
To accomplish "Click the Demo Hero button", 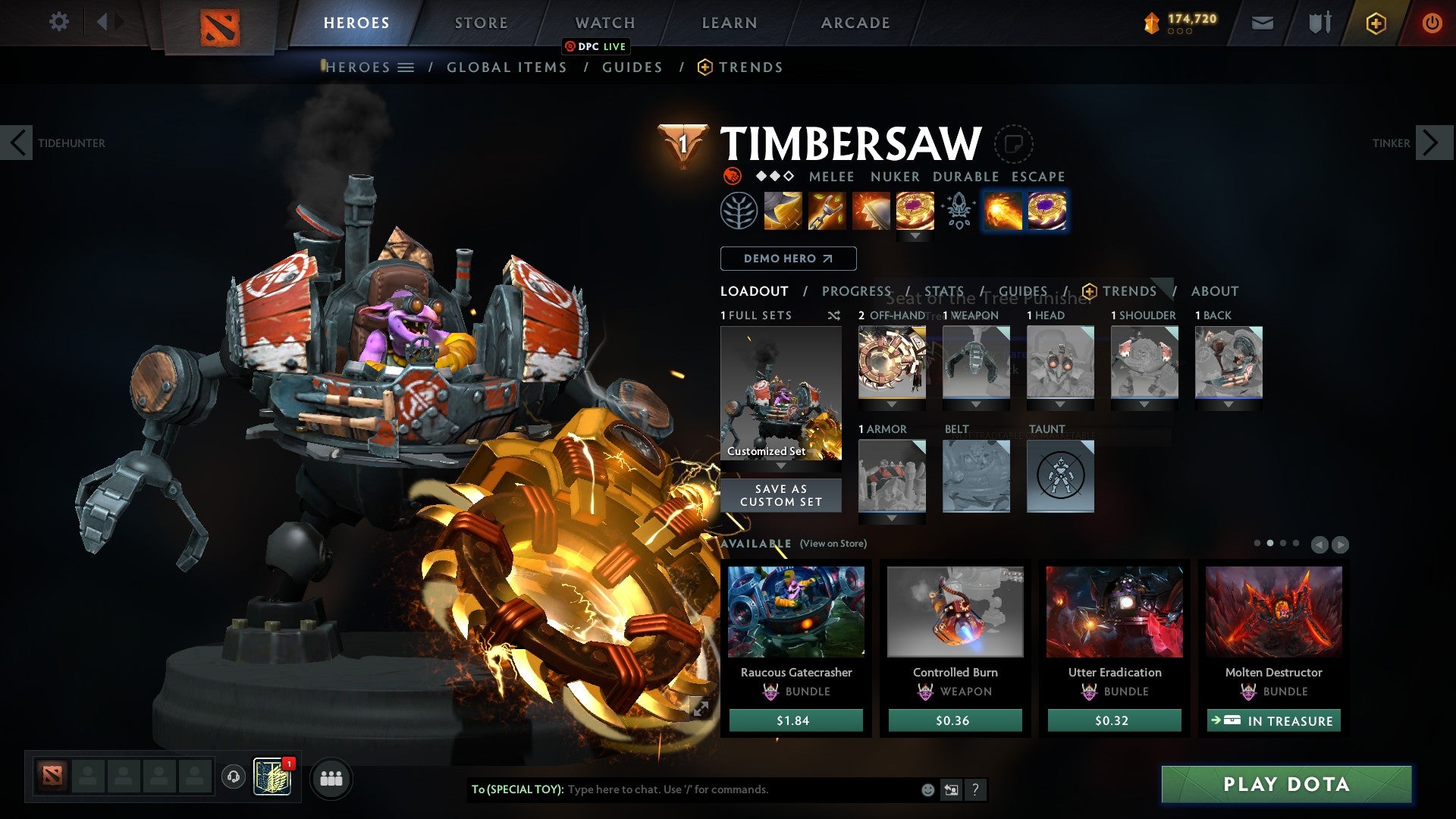I will (787, 259).
